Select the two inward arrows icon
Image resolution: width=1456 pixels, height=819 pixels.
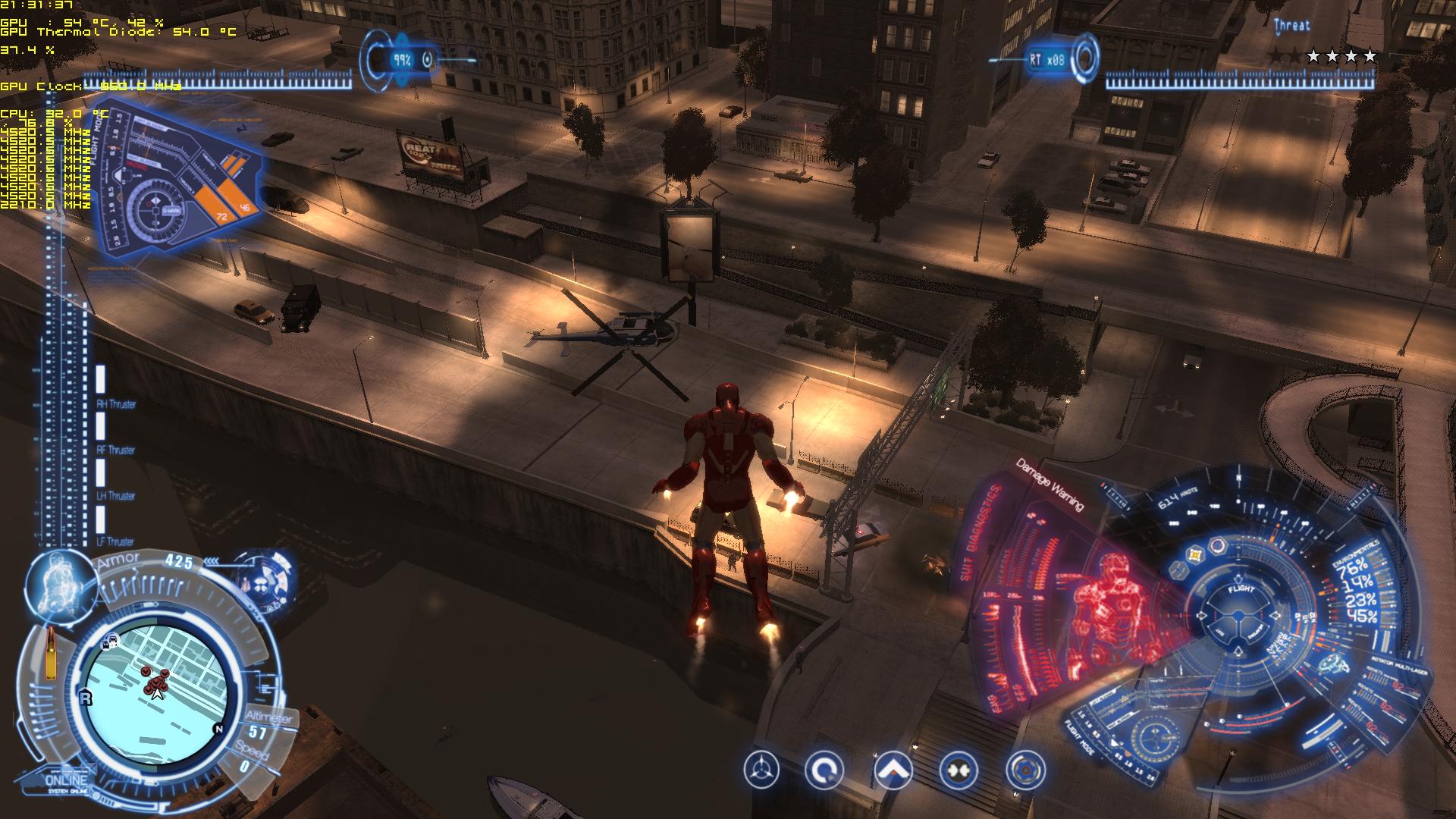959,771
